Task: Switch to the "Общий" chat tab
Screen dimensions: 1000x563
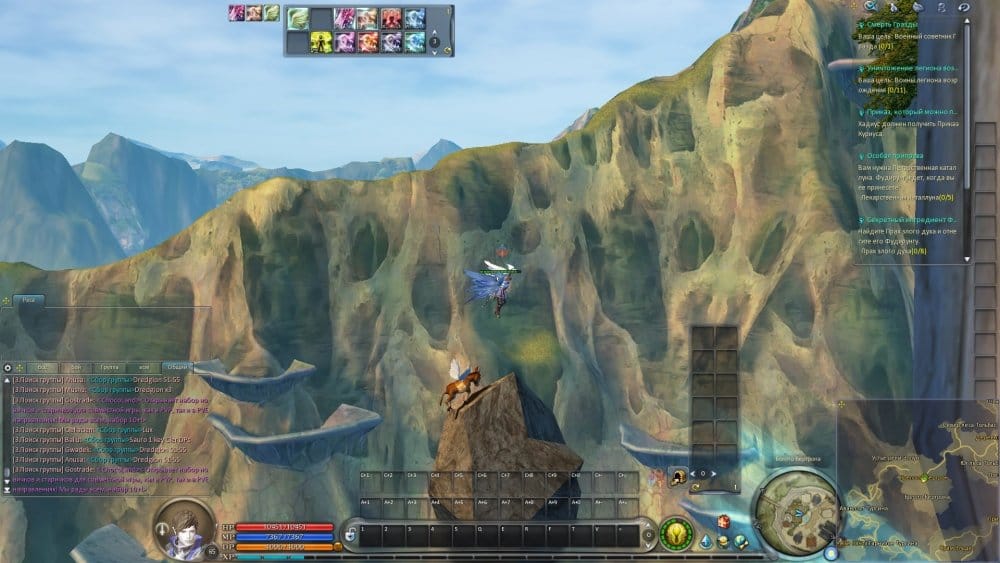Action: [177, 368]
